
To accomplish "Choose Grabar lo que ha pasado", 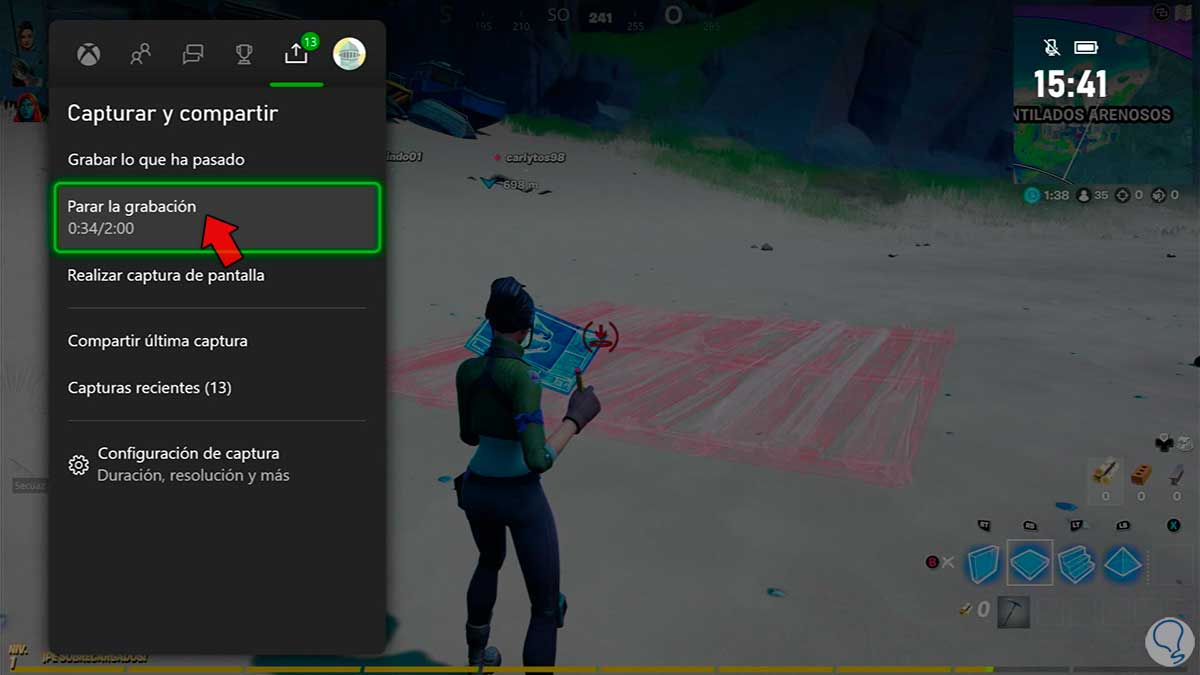I will point(156,160).
